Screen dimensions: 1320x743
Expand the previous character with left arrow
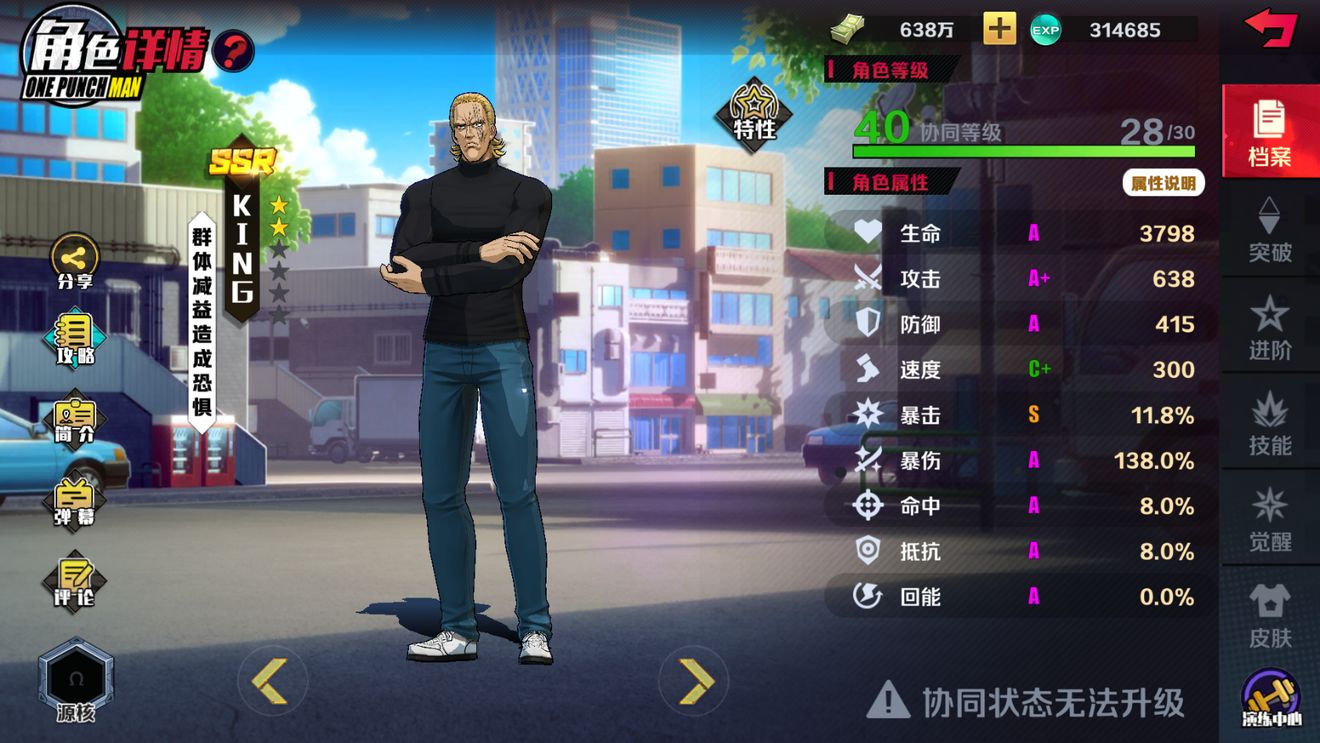click(270, 680)
